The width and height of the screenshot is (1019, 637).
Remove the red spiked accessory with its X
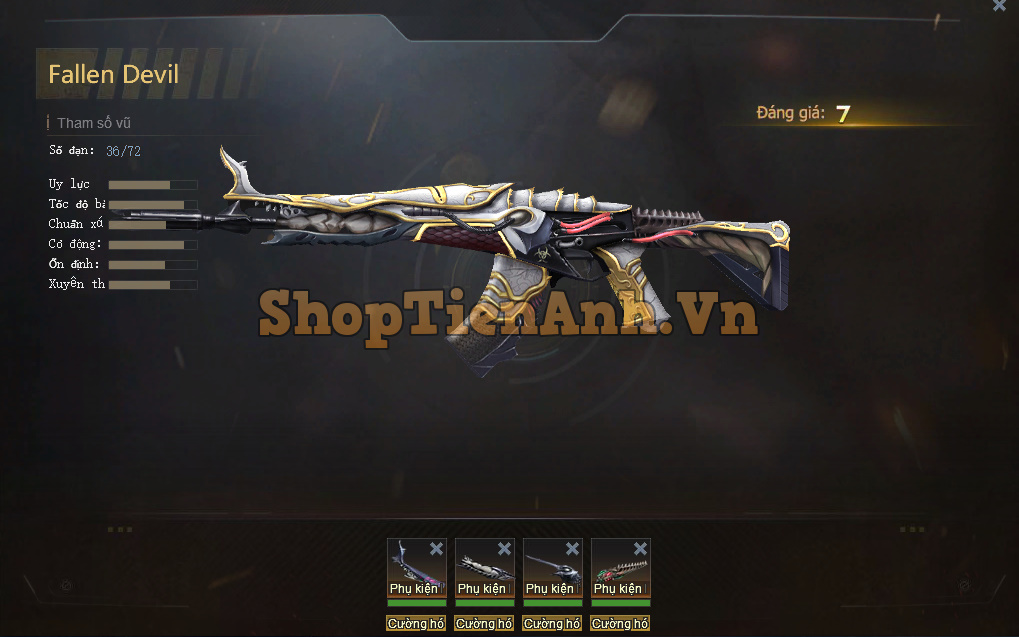point(640,548)
